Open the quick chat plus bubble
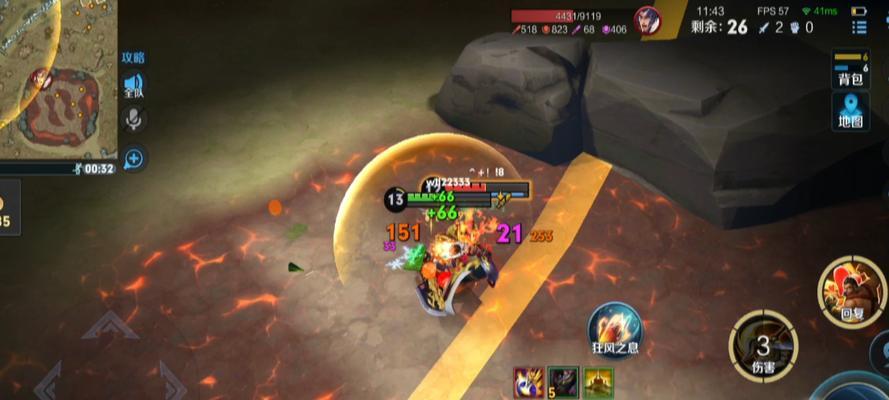This screenshot has height=400, width=889. [x=133, y=158]
